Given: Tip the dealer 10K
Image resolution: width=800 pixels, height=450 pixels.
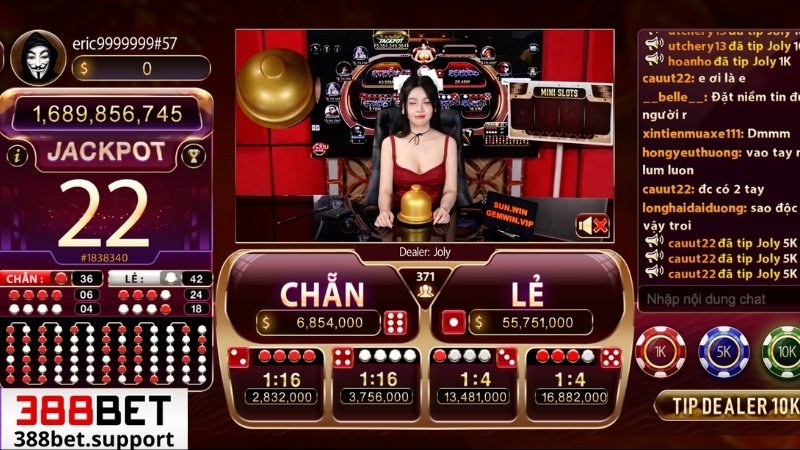Looking at the screenshot, I should coord(728,406).
